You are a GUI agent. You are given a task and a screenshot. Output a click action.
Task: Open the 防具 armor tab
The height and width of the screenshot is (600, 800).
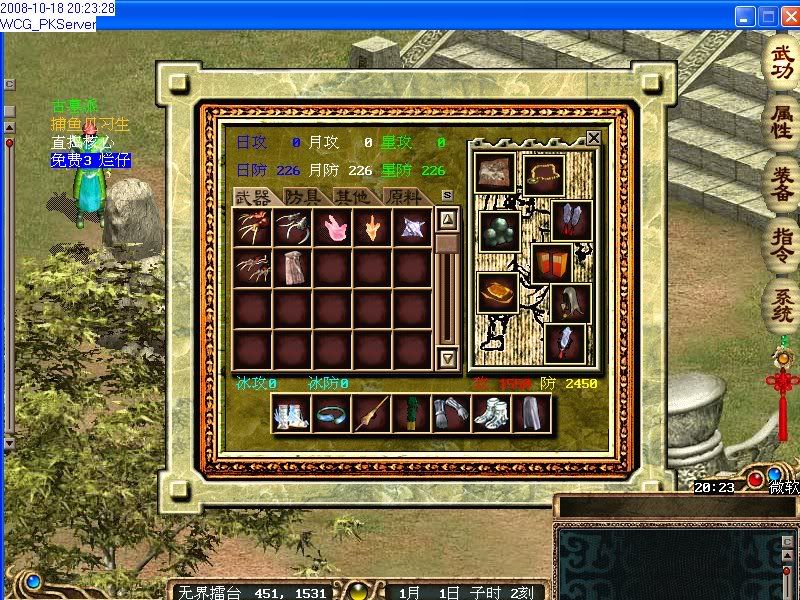coord(302,197)
